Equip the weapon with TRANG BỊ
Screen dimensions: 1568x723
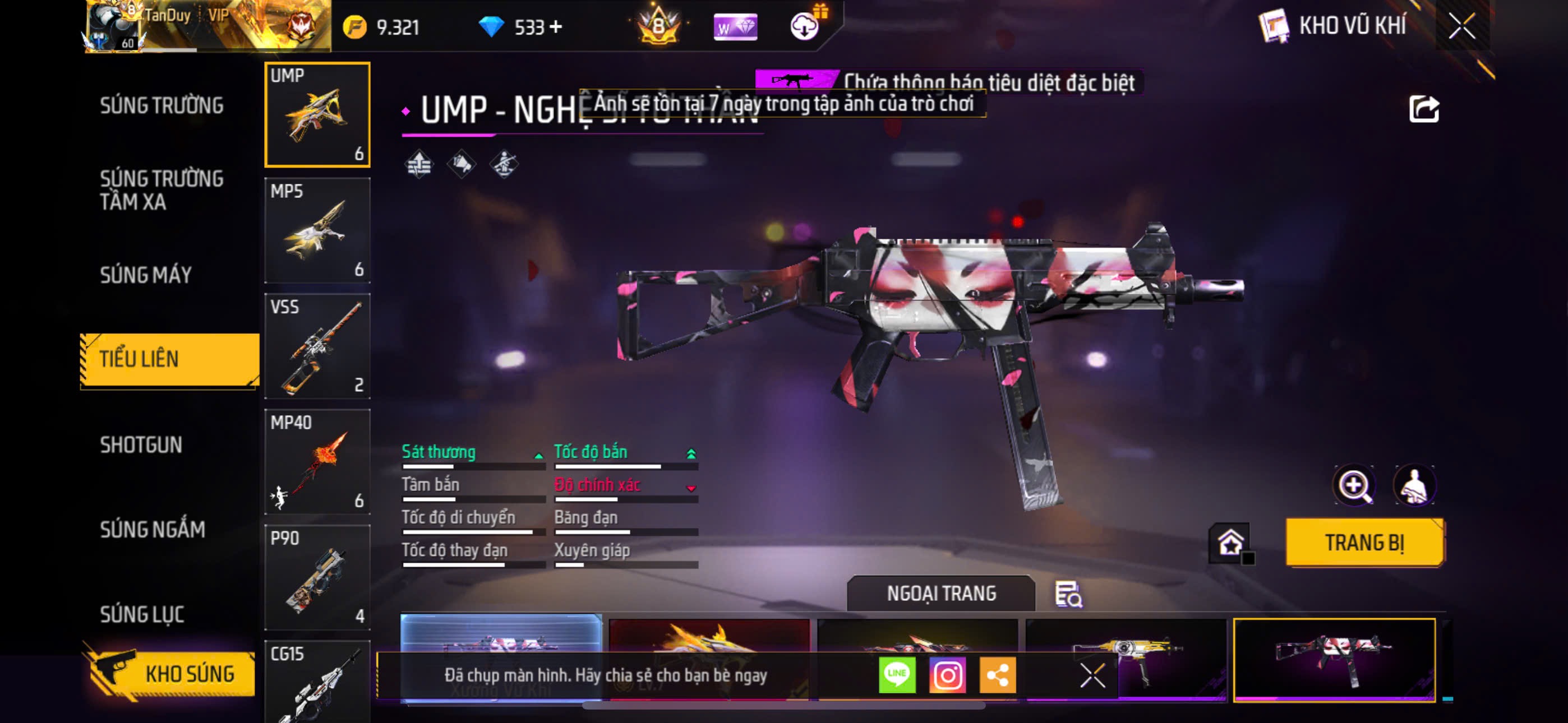point(1364,543)
